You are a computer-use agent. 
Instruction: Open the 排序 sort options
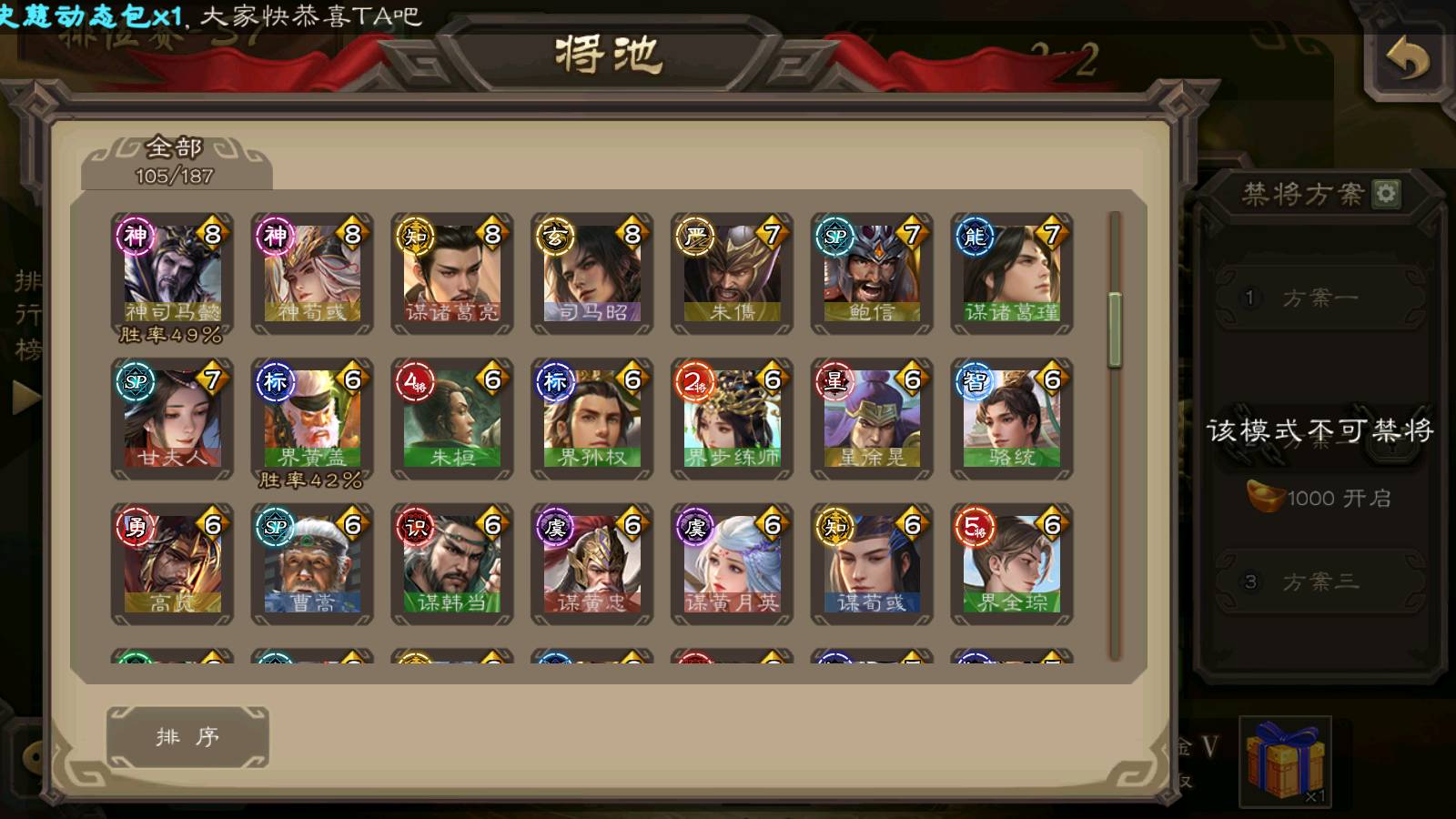[x=187, y=736]
